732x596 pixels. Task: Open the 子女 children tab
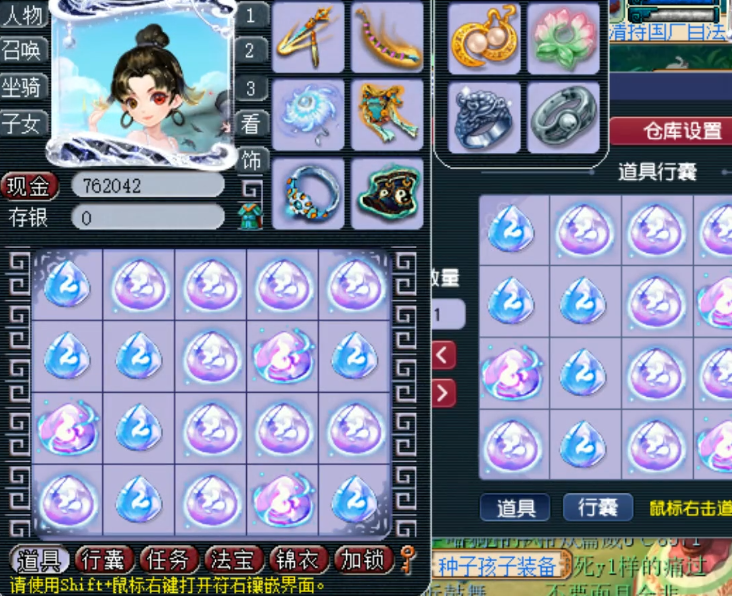[24, 123]
